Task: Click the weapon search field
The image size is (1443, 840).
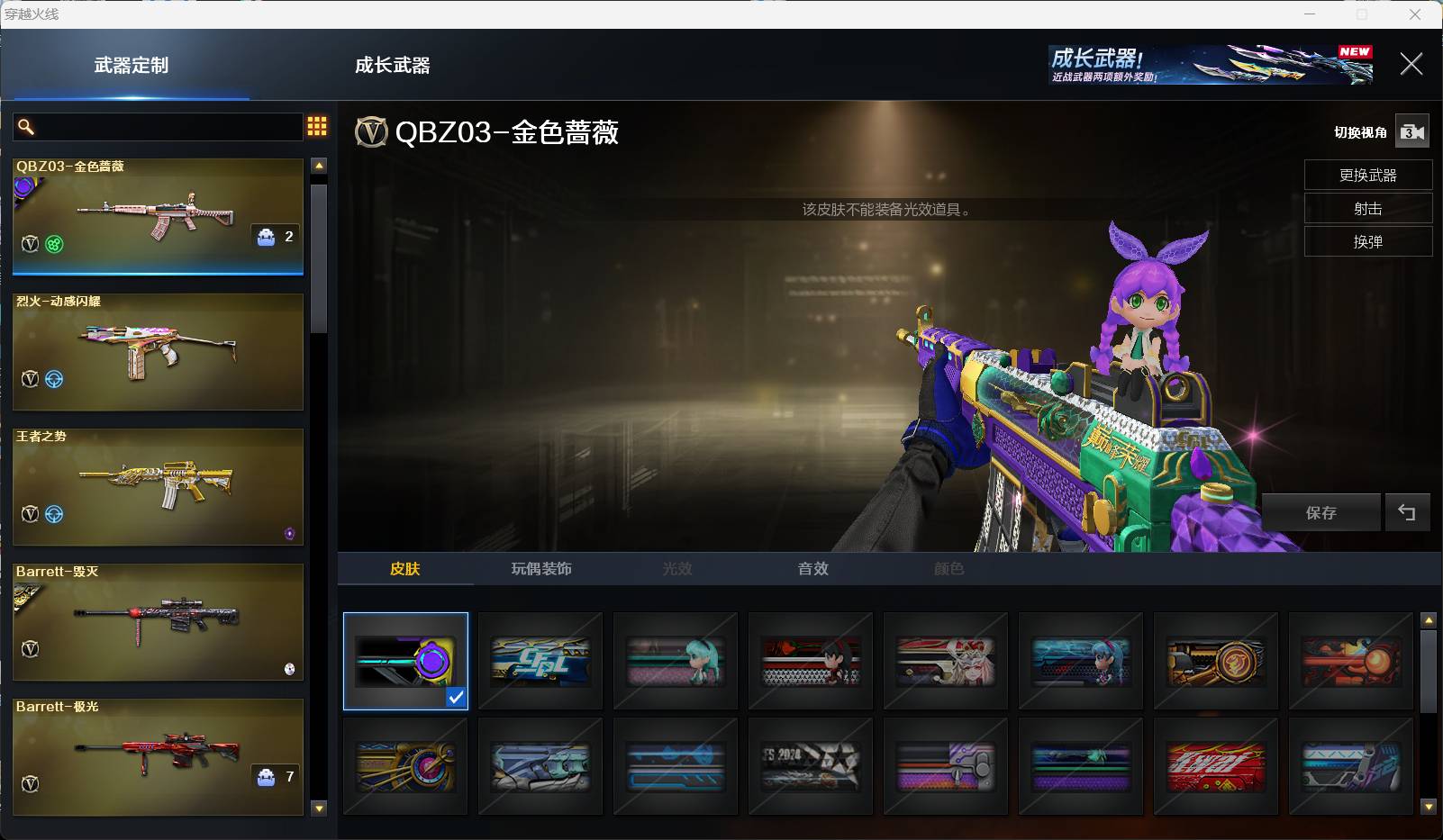Action: click(x=167, y=127)
